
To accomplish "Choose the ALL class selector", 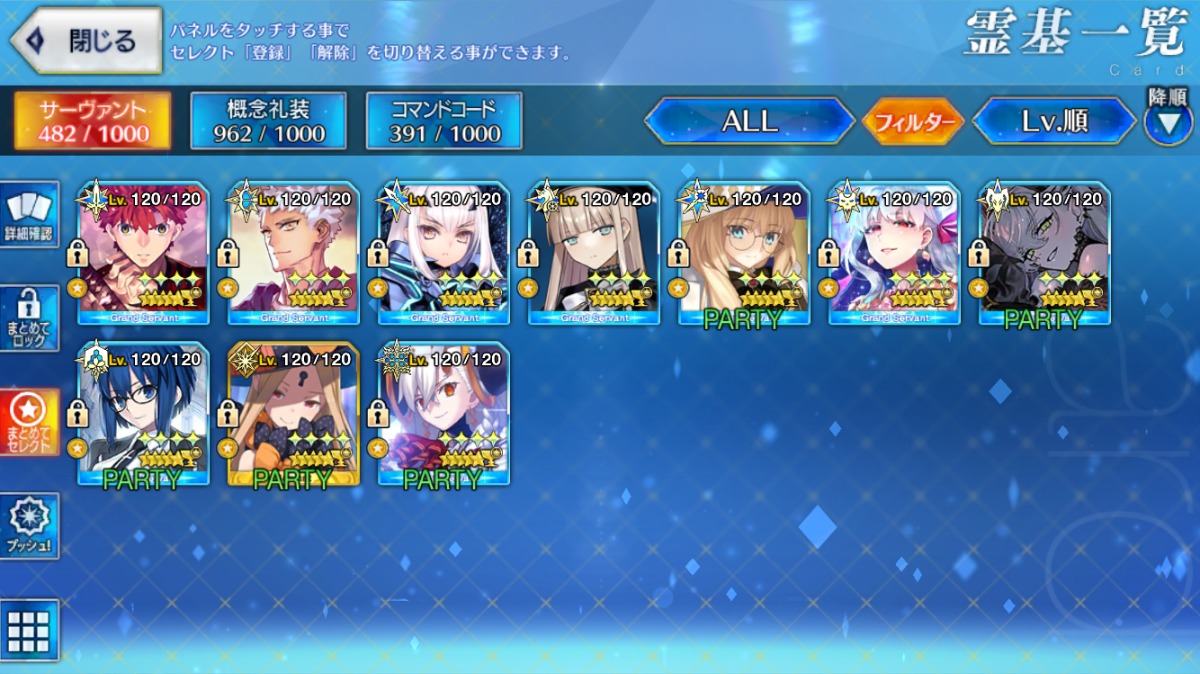I will (x=749, y=121).
